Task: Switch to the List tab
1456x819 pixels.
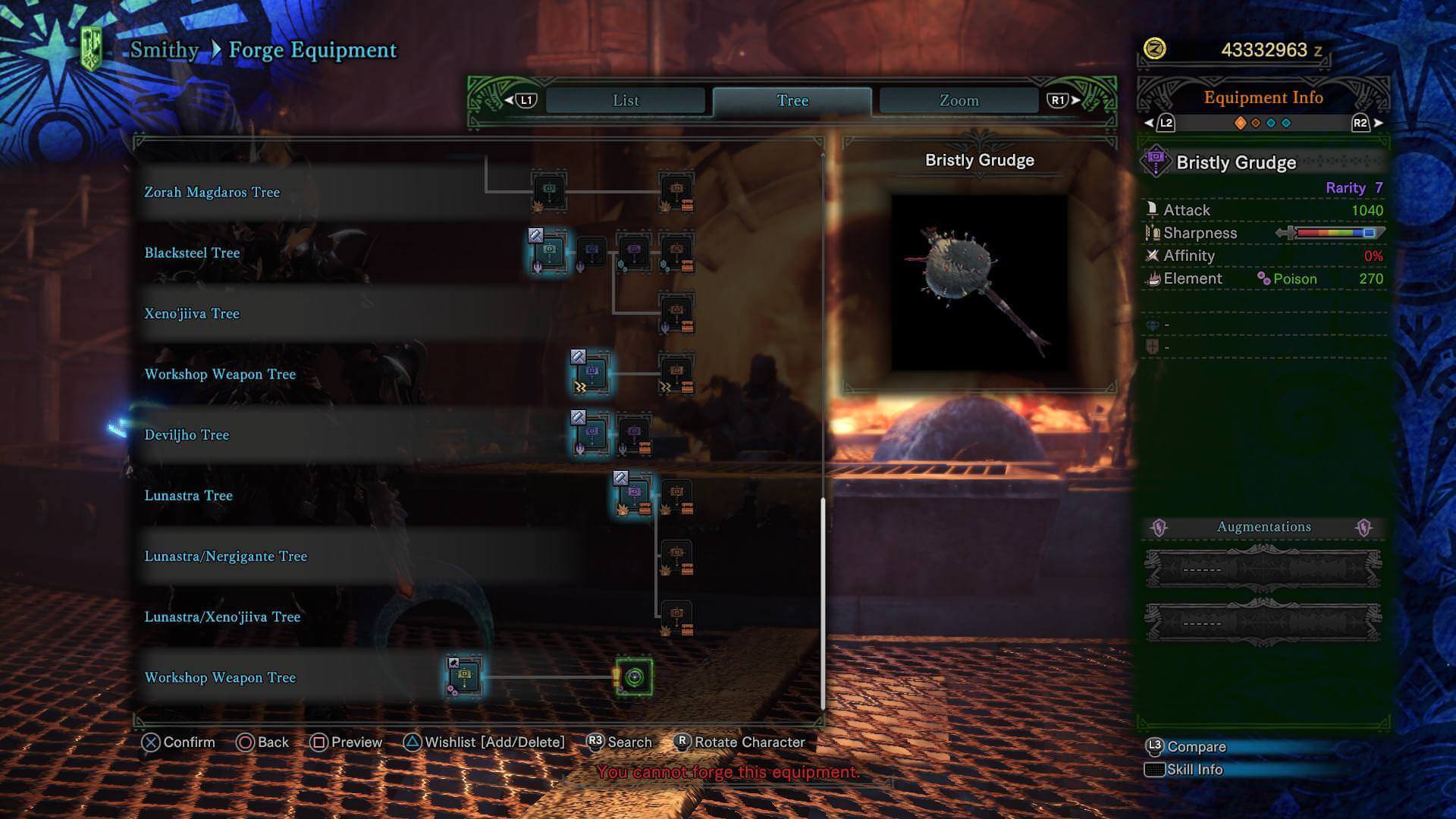Action: click(x=626, y=101)
